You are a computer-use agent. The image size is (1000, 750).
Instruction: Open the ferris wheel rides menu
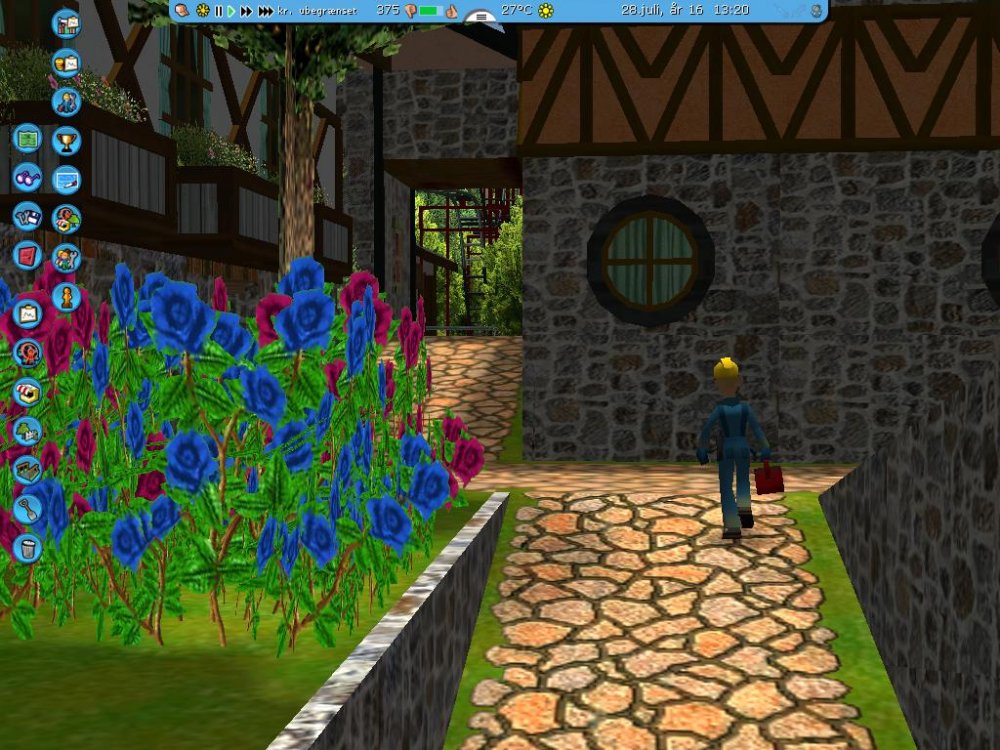click(27, 352)
